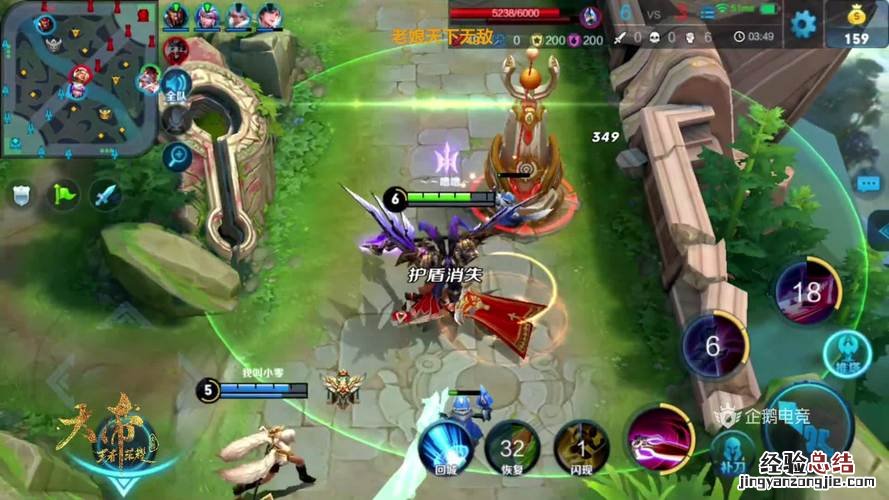Trigger the purple skill showing 6

[714, 347]
